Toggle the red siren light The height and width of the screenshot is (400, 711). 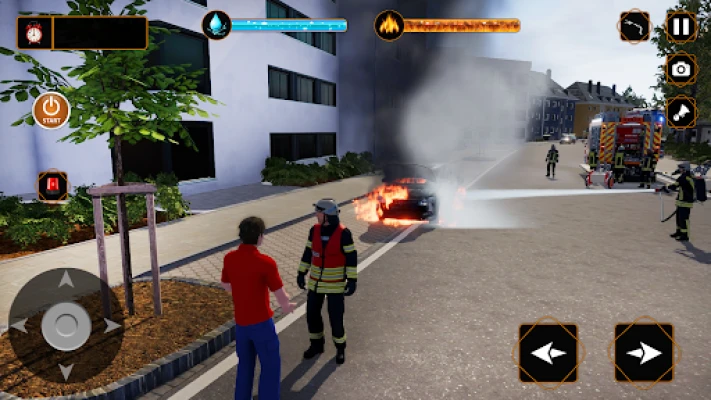pyautogui.click(x=52, y=186)
